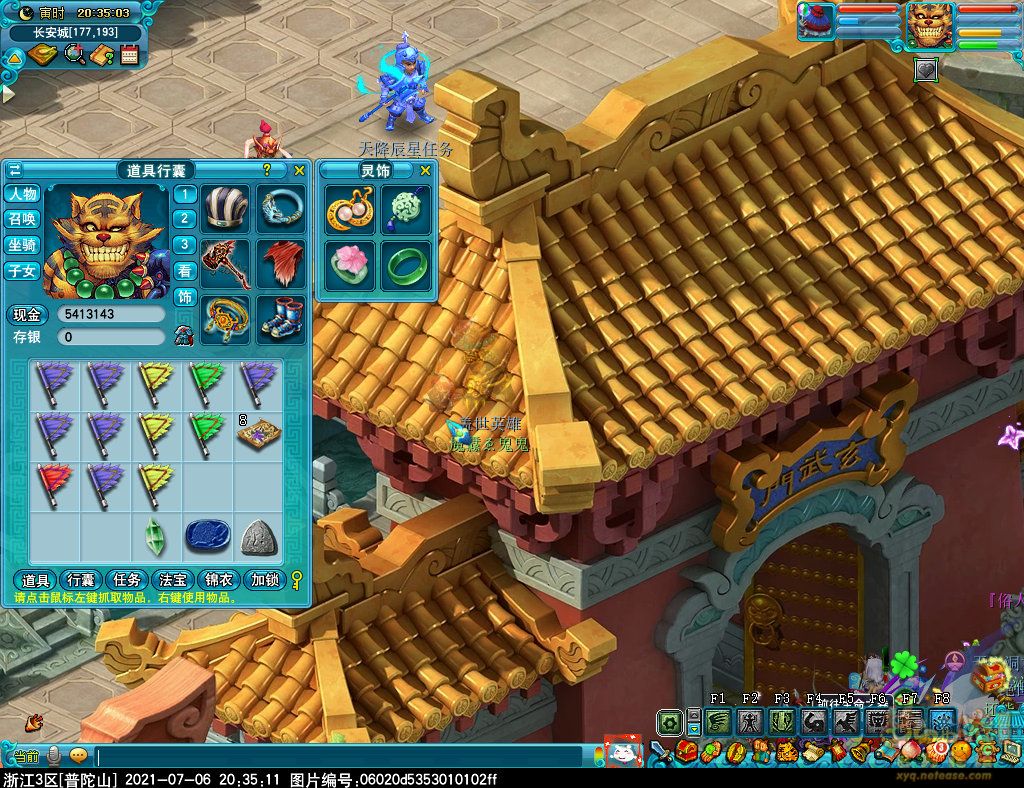Open the inventory help question mark
Screen dimensions: 1024x788
[267, 171]
